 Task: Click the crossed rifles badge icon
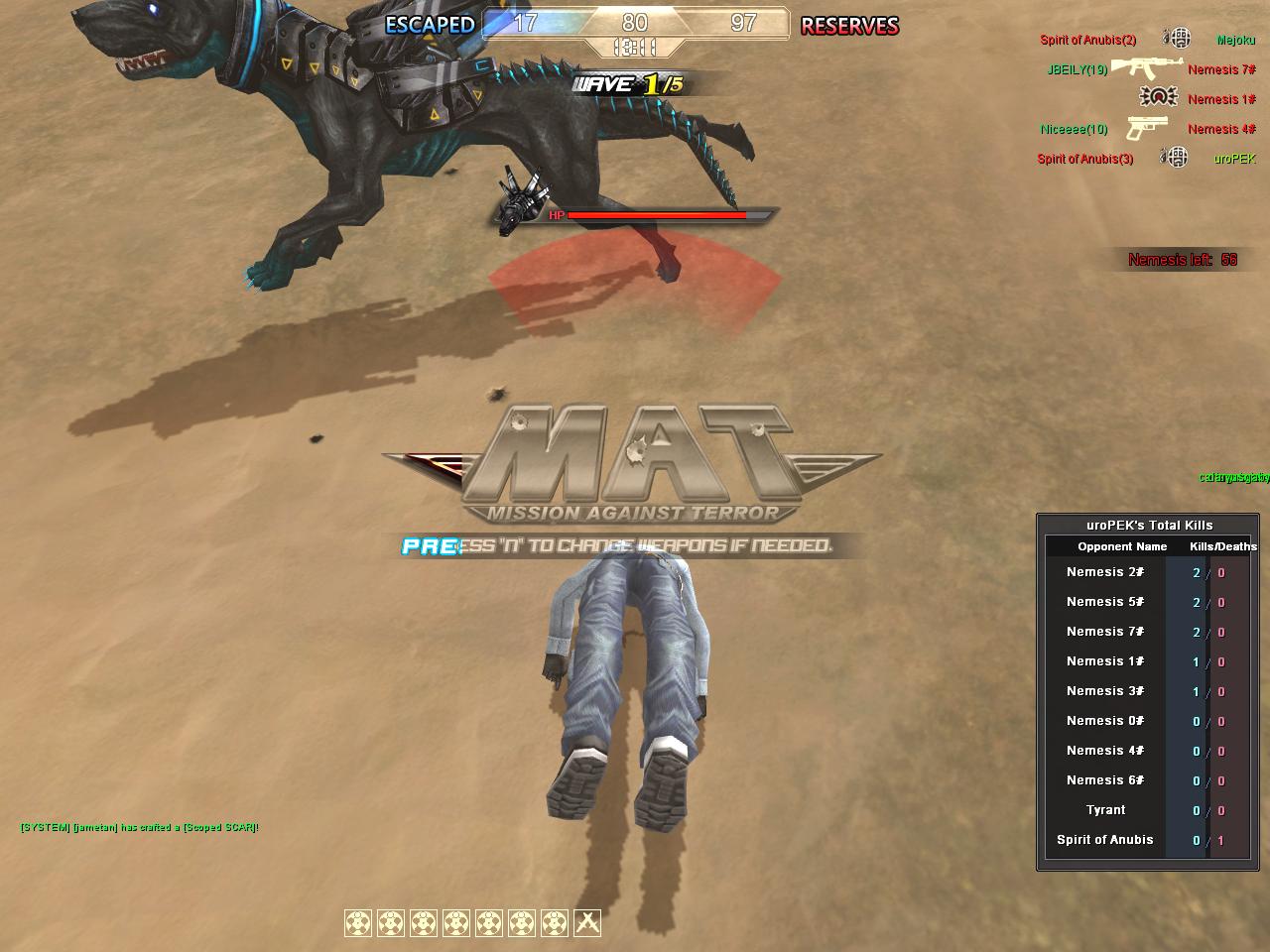[x=587, y=923]
